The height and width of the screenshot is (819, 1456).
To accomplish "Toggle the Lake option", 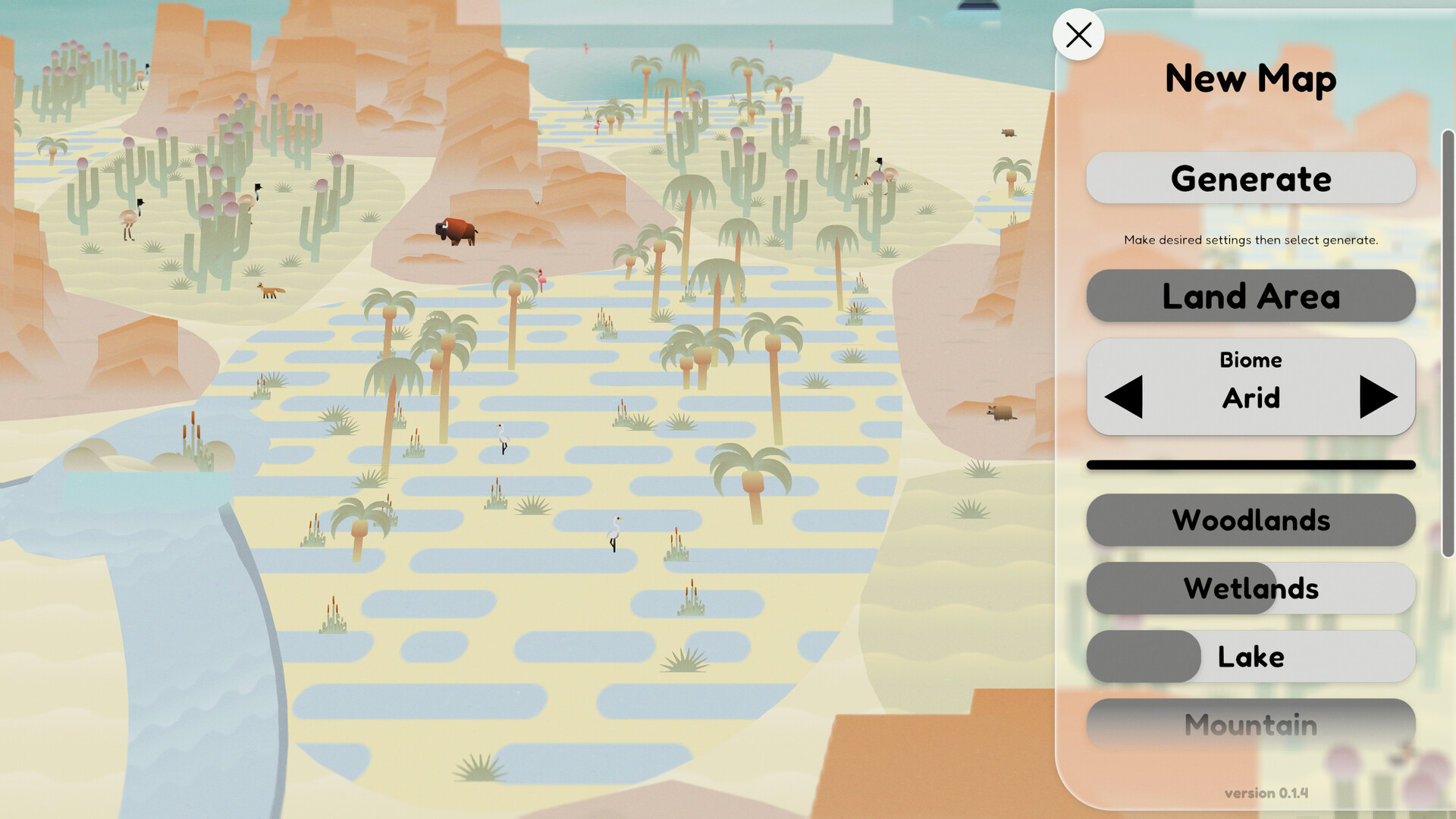I will (1250, 657).
